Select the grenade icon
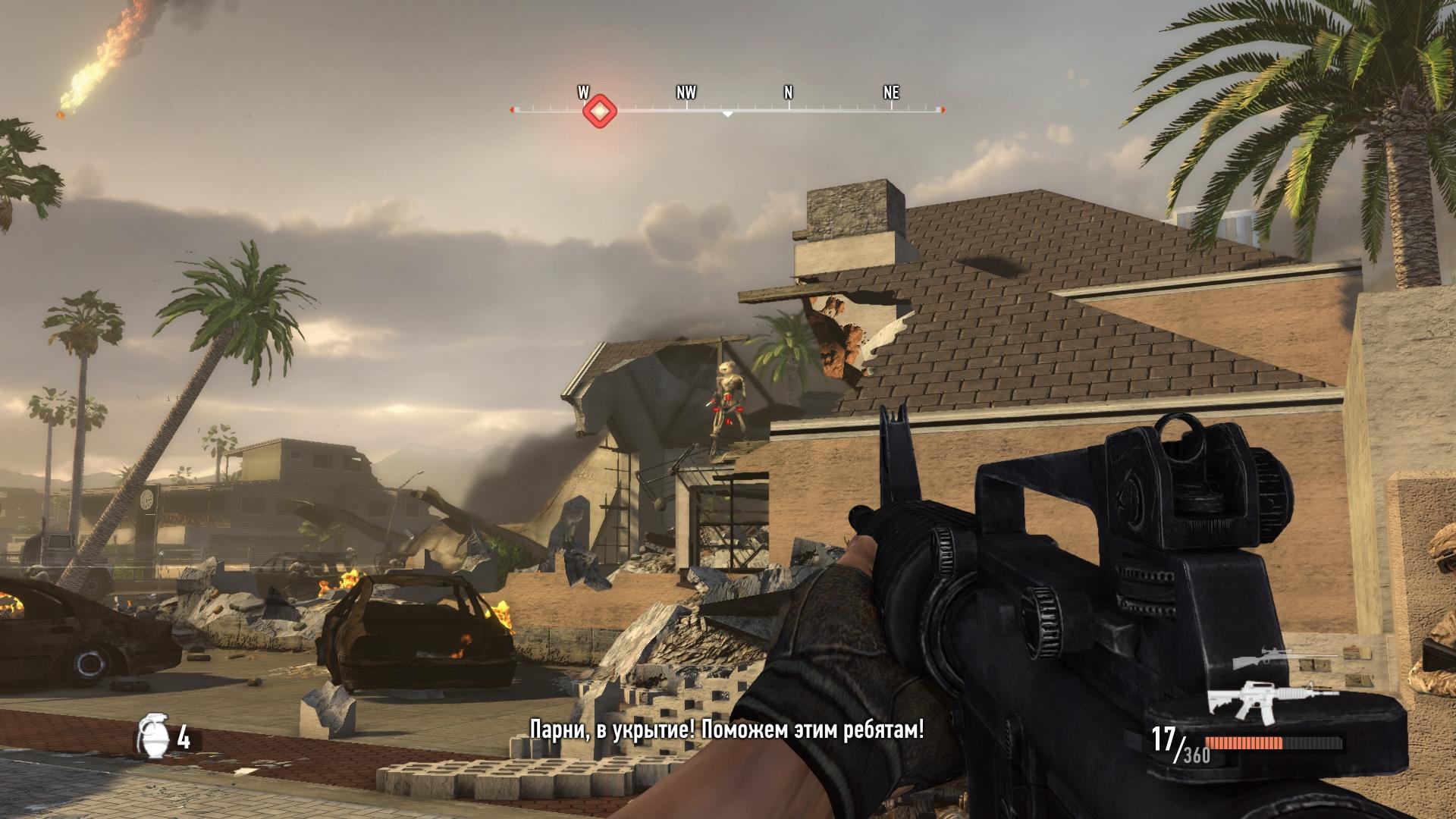The image size is (1456, 819). click(152, 736)
